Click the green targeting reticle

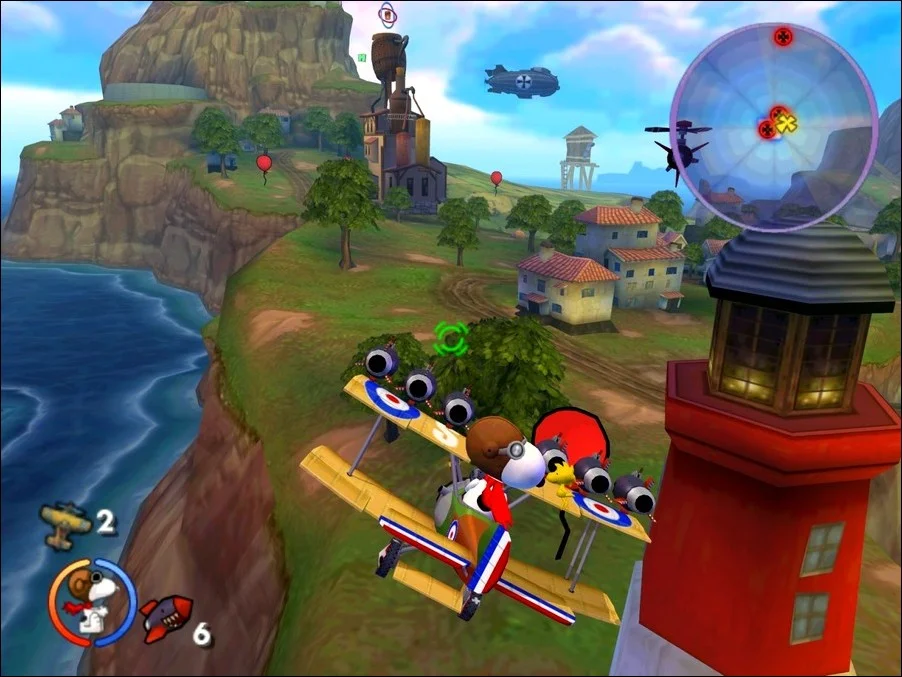pos(451,339)
